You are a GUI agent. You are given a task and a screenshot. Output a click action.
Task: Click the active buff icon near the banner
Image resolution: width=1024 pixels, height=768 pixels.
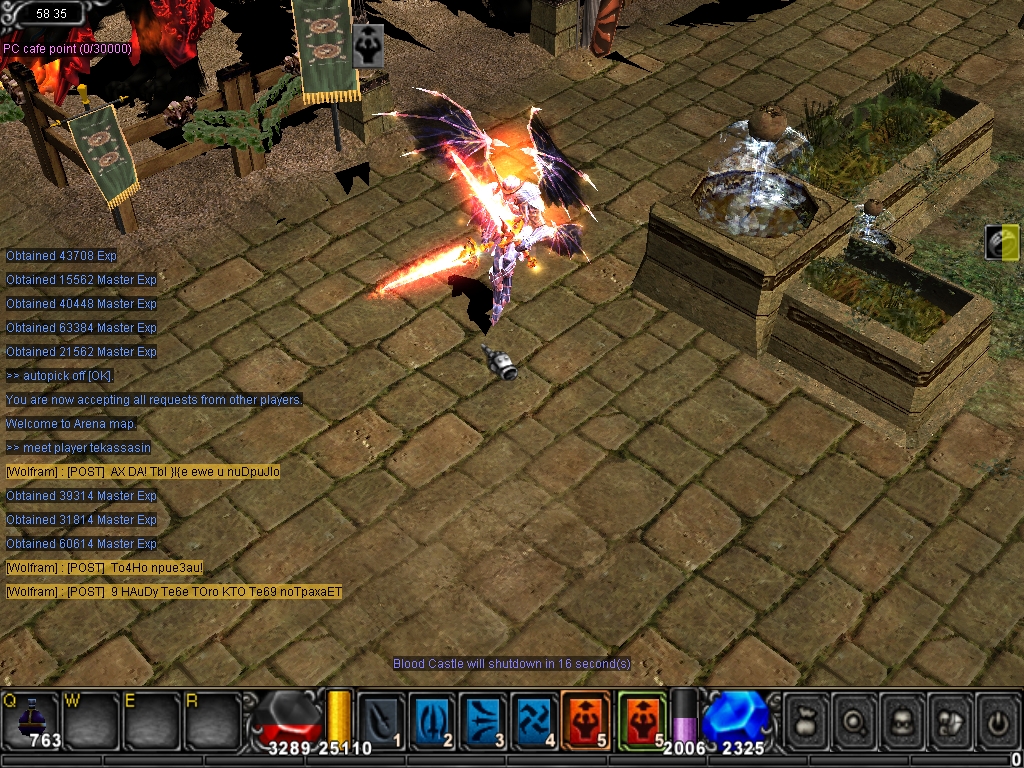(x=368, y=46)
